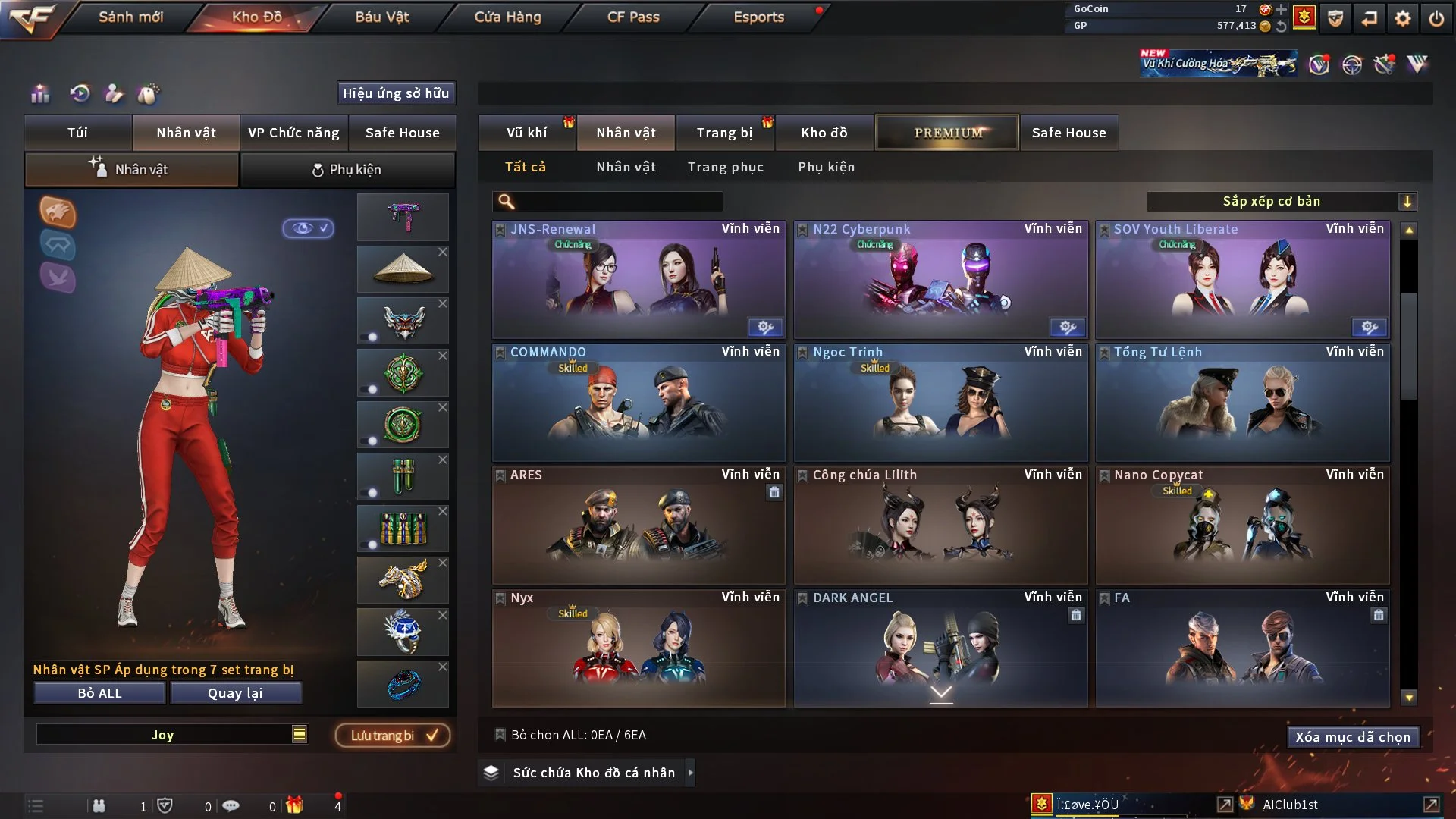
Task: Open the Báu Vật menu item
Action: click(x=381, y=17)
